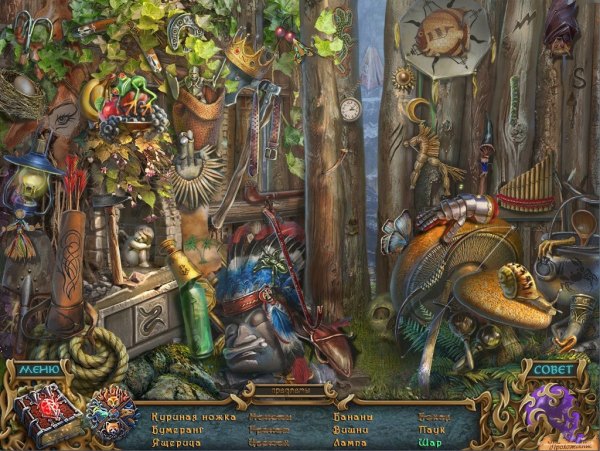Open the МЕНЮ button
This screenshot has height=451, width=600.
pyautogui.click(x=38, y=369)
